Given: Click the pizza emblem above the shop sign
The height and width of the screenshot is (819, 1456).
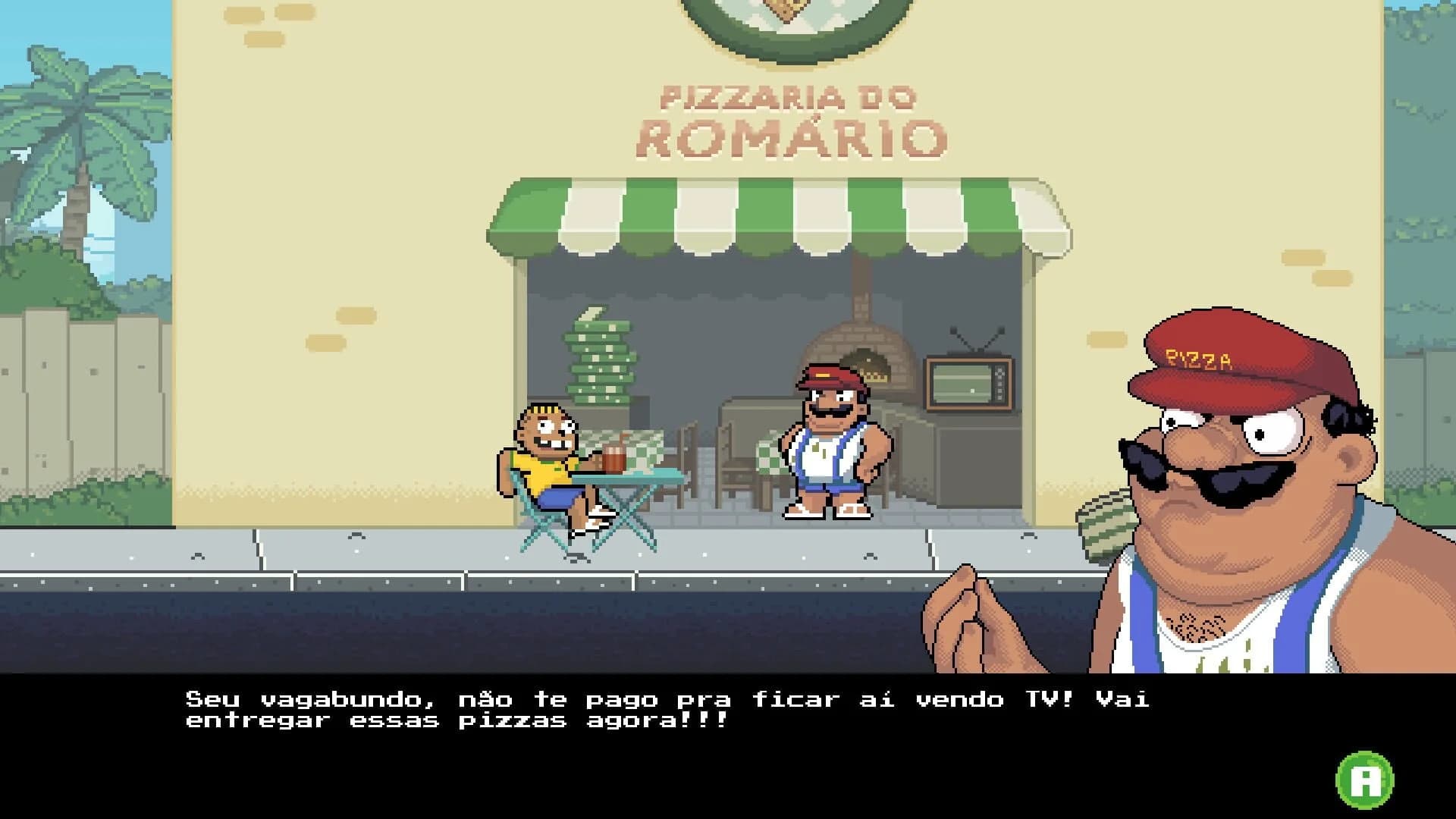Looking at the screenshot, I should point(789,15).
